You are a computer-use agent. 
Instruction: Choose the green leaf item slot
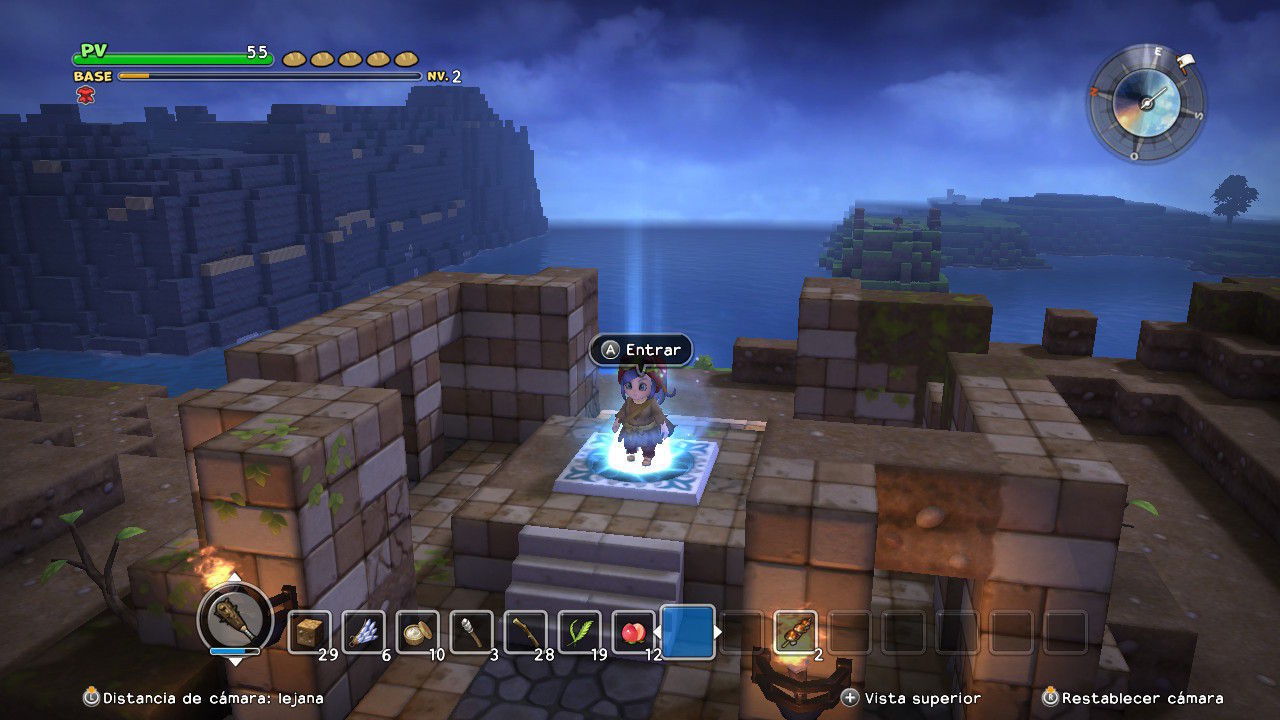pos(579,632)
